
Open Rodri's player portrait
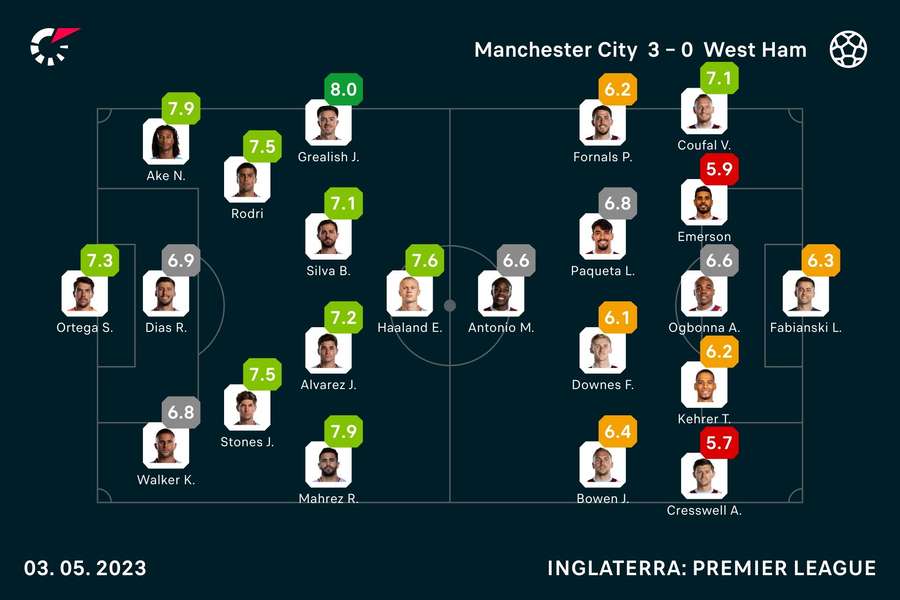pos(247,179)
